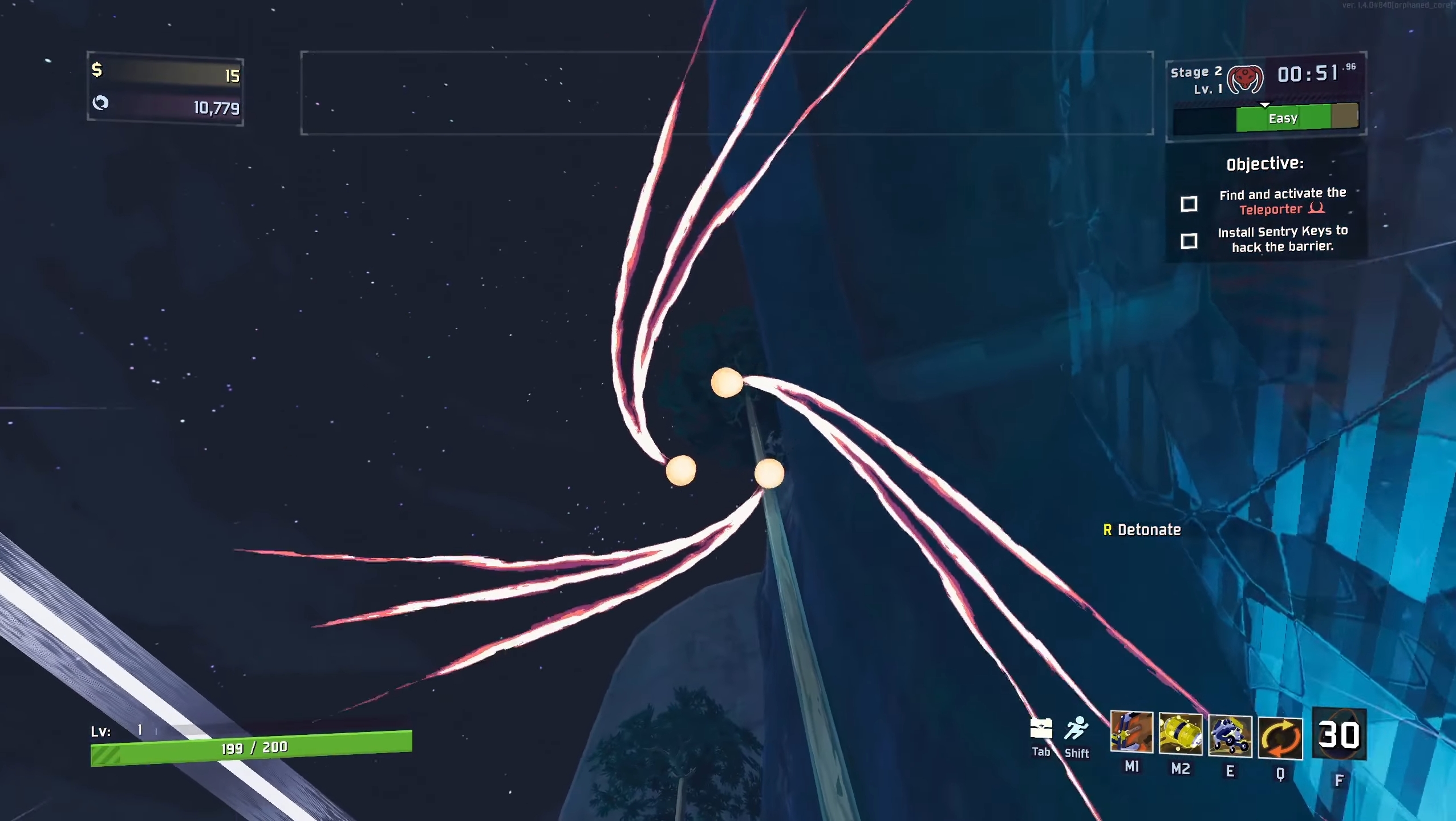The image size is (1456, 821).
Task: Click the red monster icon beside Stage 2
Action: (x=1246, y=79)
